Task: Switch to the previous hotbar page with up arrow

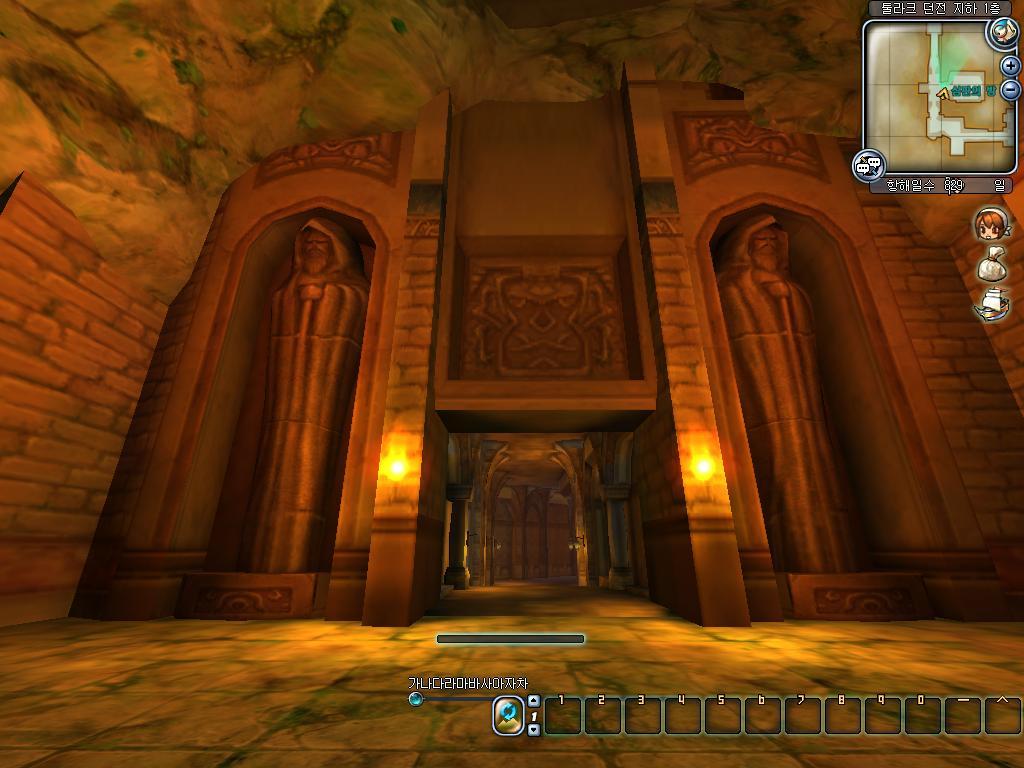Action: (534, 701)
